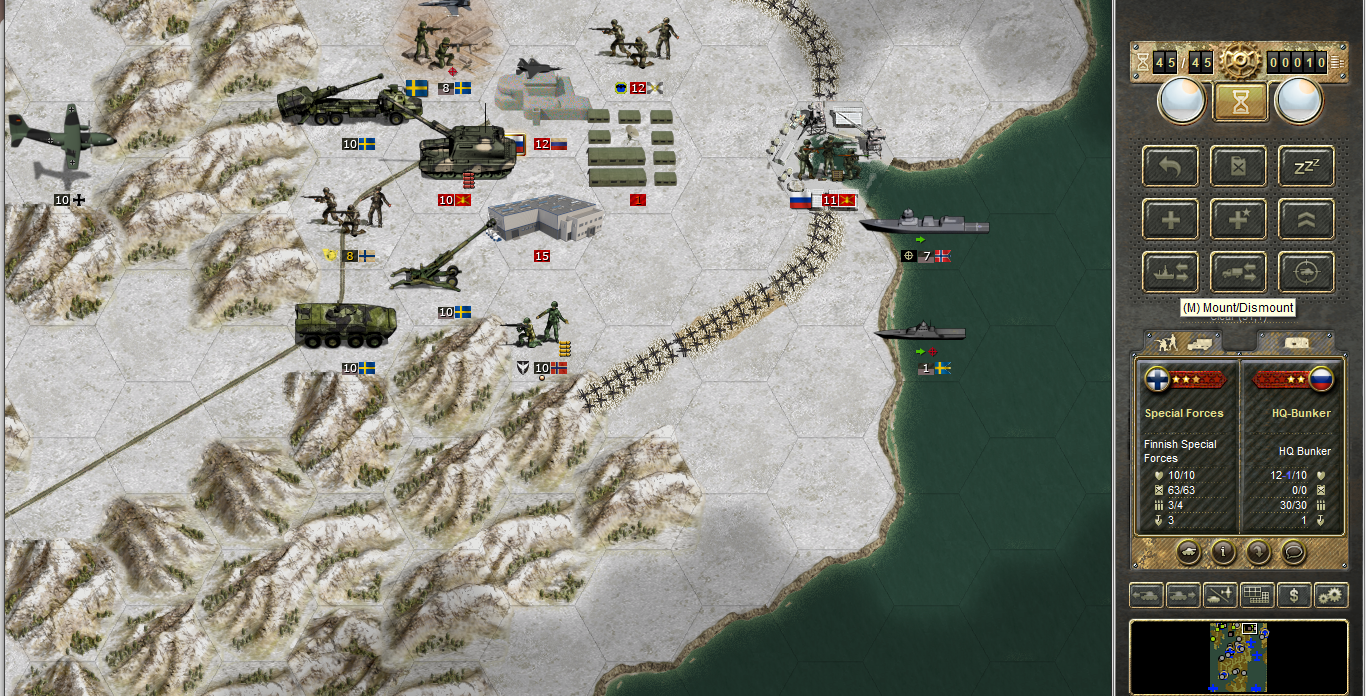The height and width of the screenshot is (696, 1366).
Task: Open unit details with the round info button
Action: coord(1222,550)
